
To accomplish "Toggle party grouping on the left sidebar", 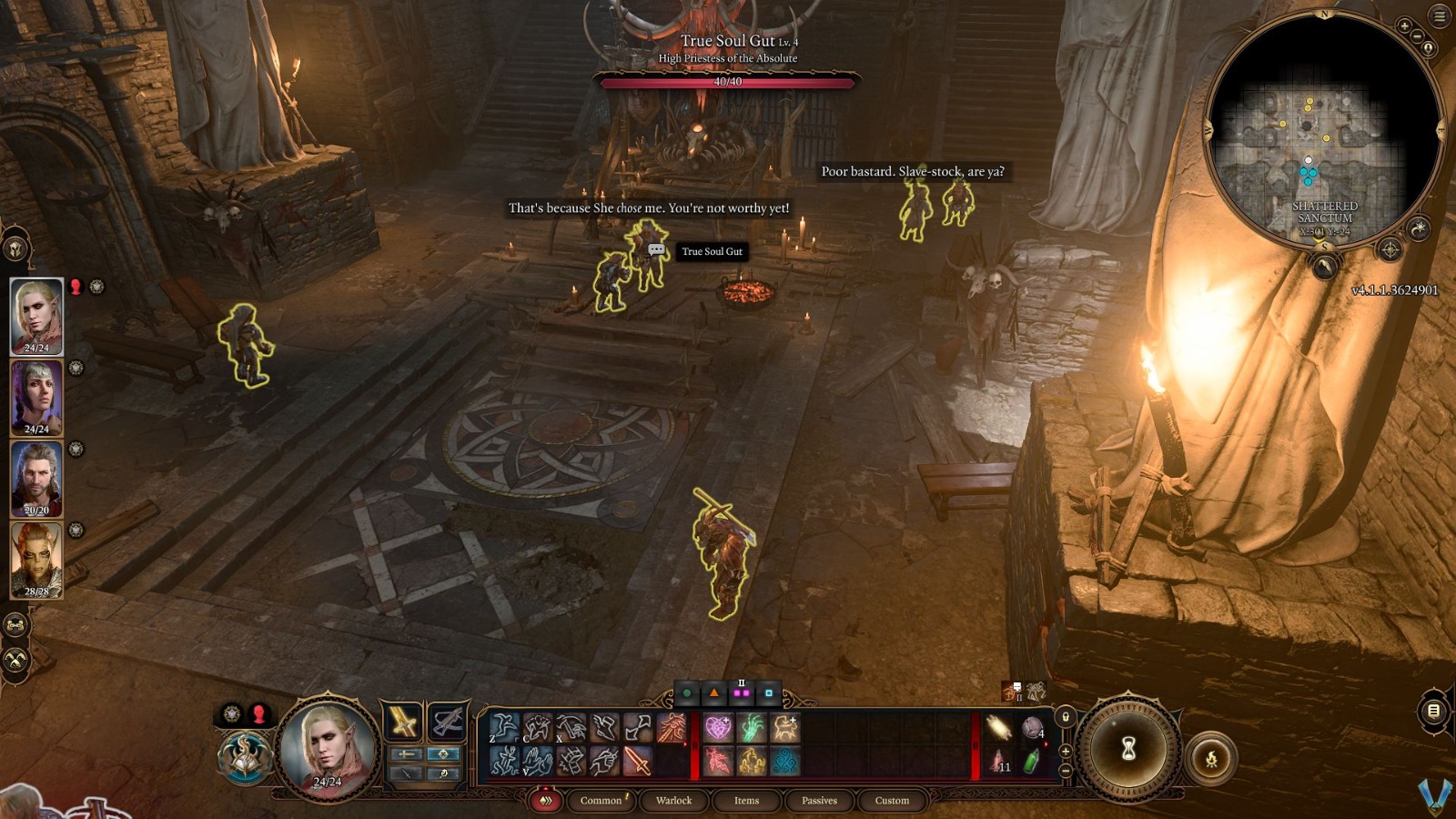I will coord(14,624).
